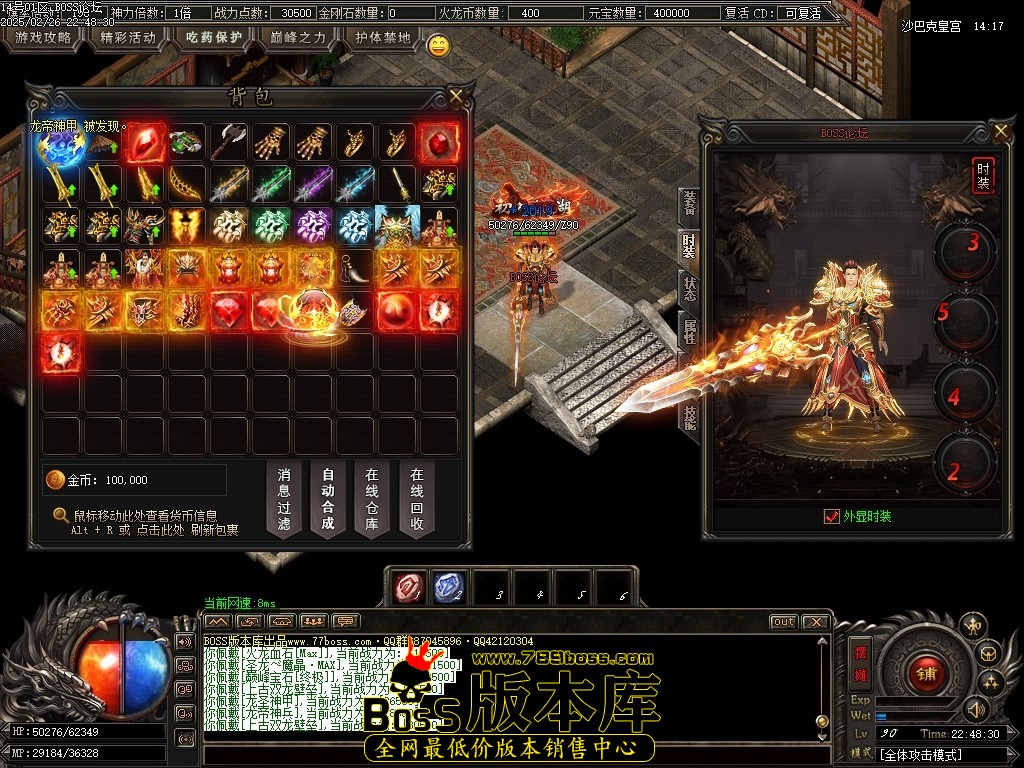Click the 消息过滤 message filter button
Image resolution: width=1024 pixels, height=768 pixels.
click(284, 499)
